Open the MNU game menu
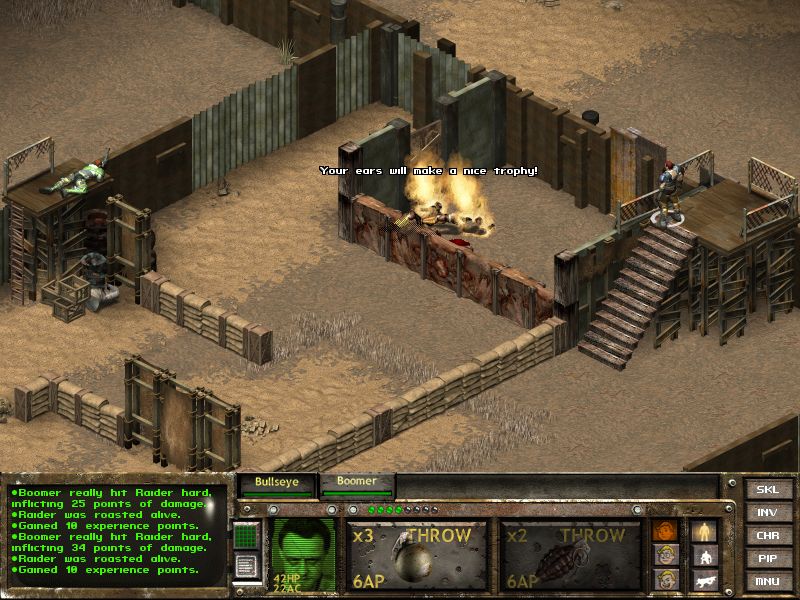The image size is (800, 600). click(767, 581)
